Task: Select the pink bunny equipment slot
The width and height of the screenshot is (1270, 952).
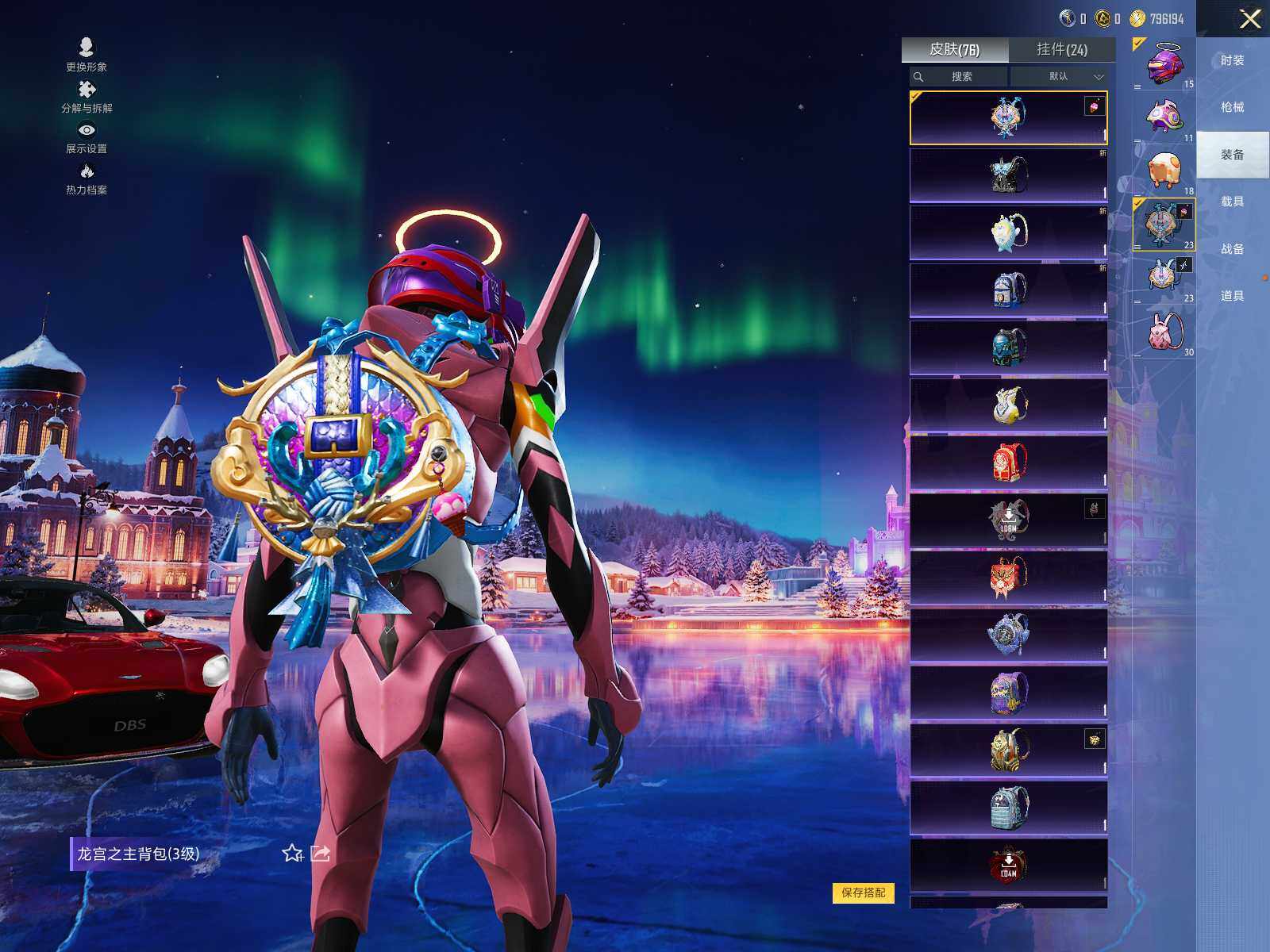Action: [1164, 332]
